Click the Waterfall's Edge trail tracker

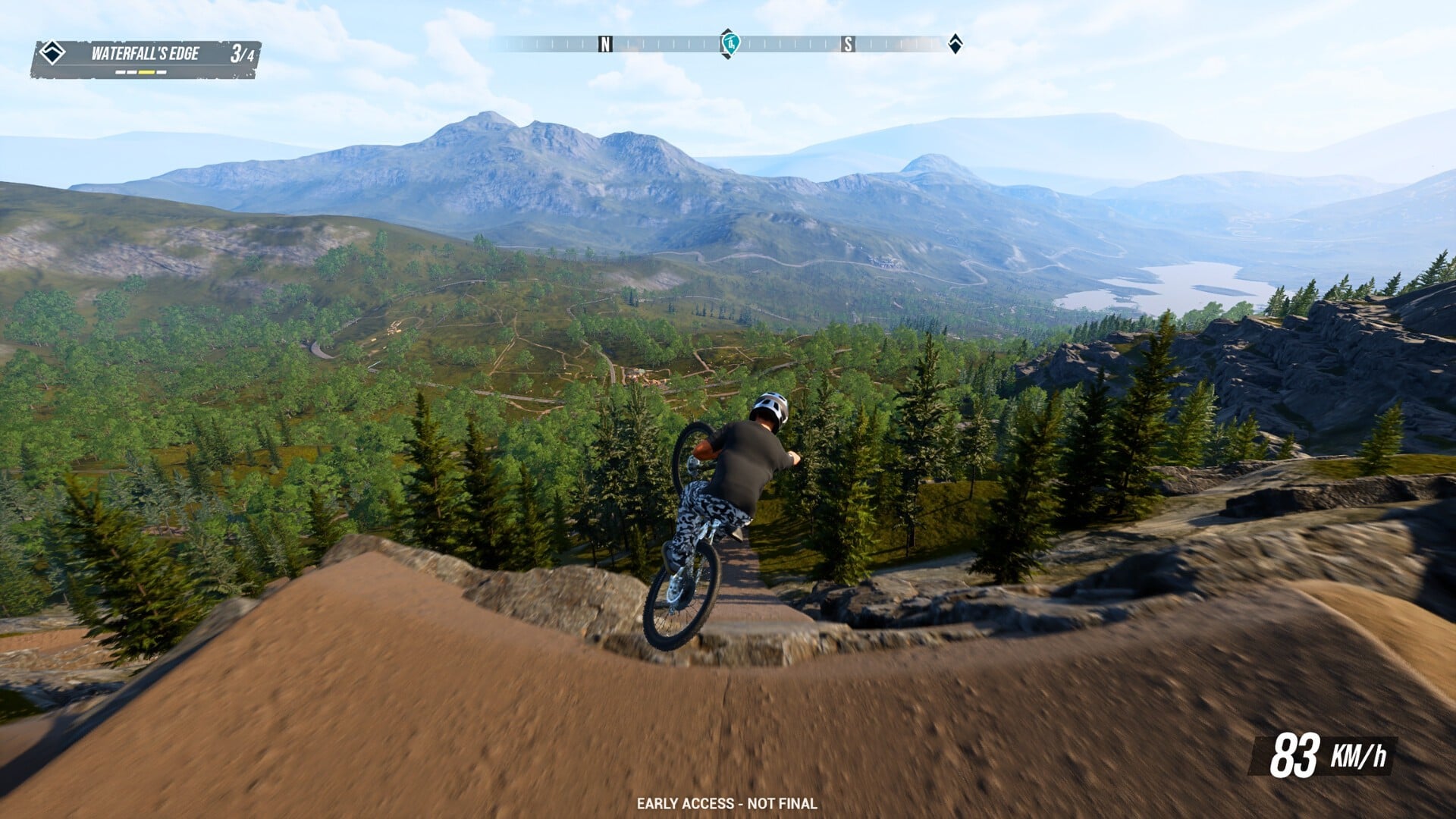pos(146,59)
